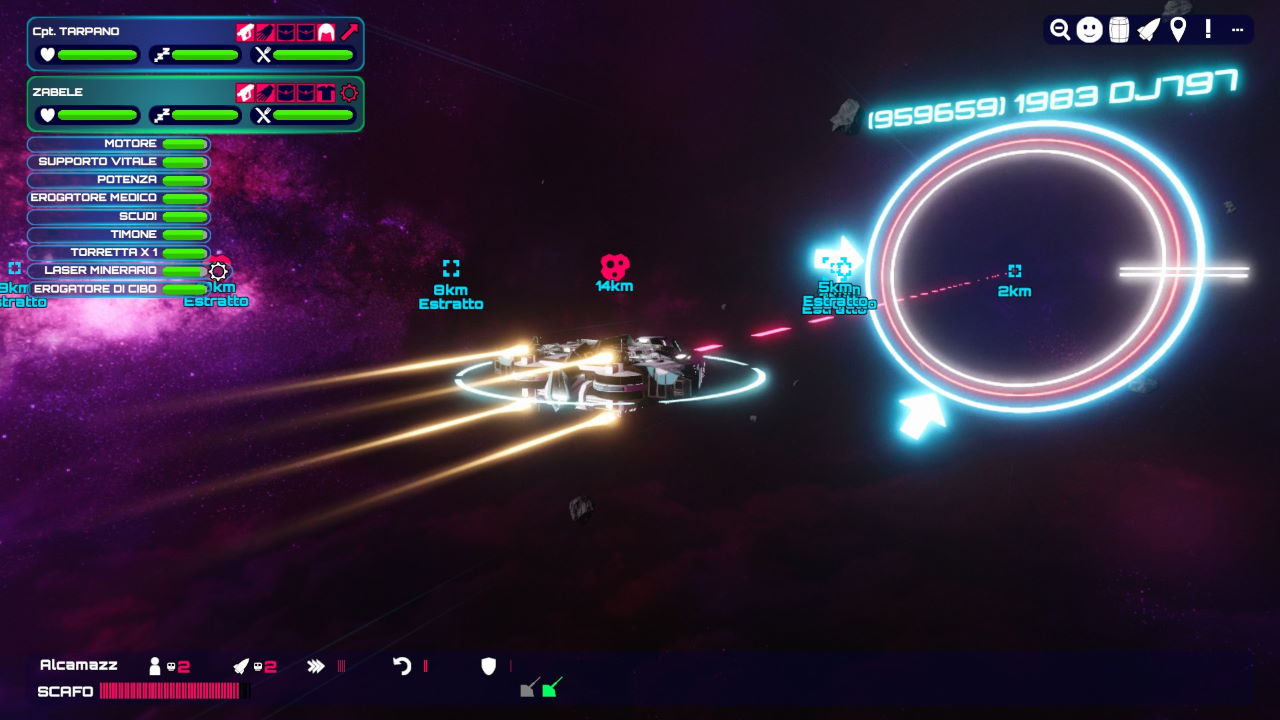Image resolution: width=1280 pixels, height=720 pixels.
Task: Select the TORRETTA X 1 system row
Action: [119, 252]
